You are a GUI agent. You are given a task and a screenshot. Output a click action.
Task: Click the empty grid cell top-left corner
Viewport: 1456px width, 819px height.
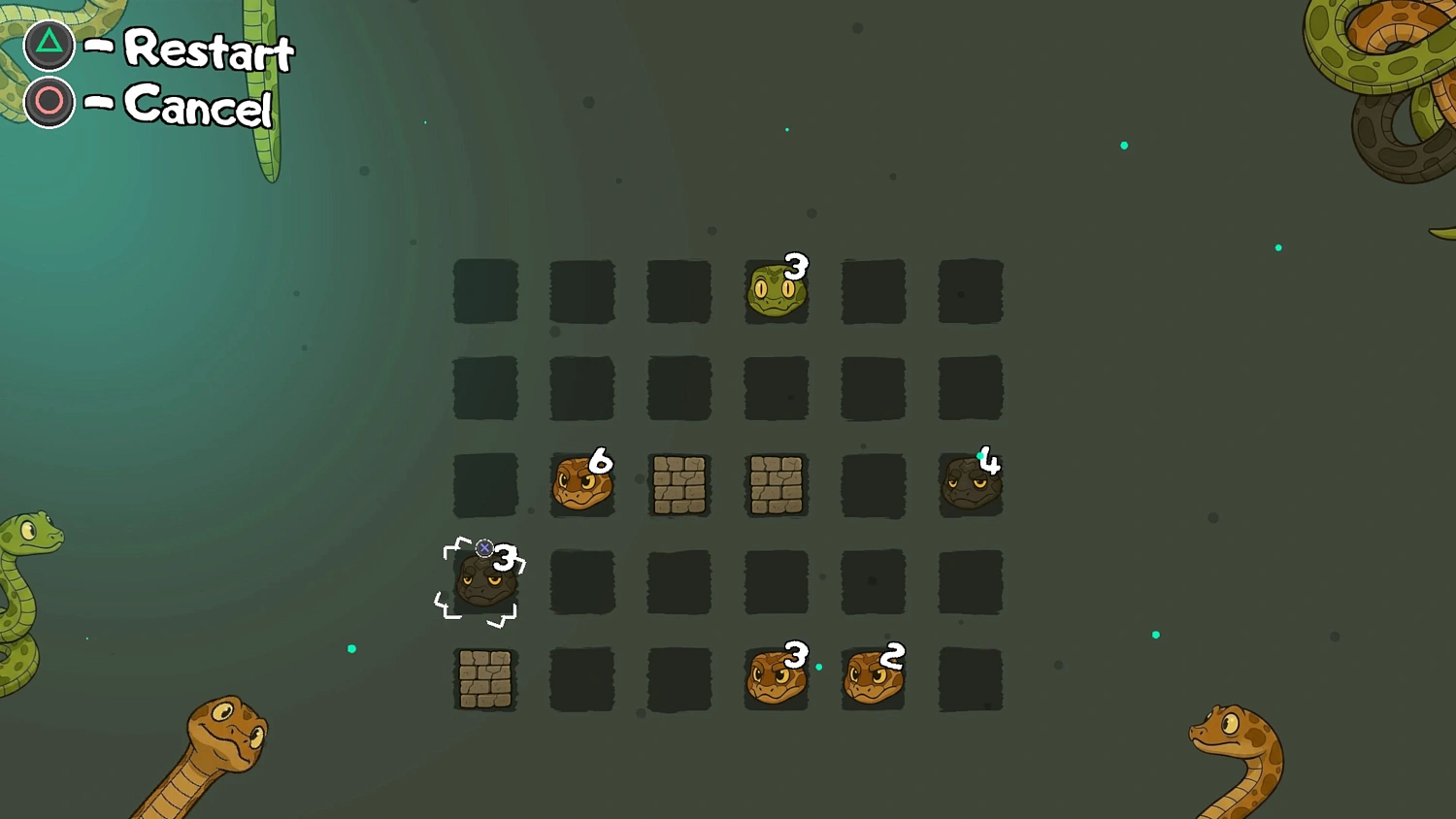click(x=485, y=291)
